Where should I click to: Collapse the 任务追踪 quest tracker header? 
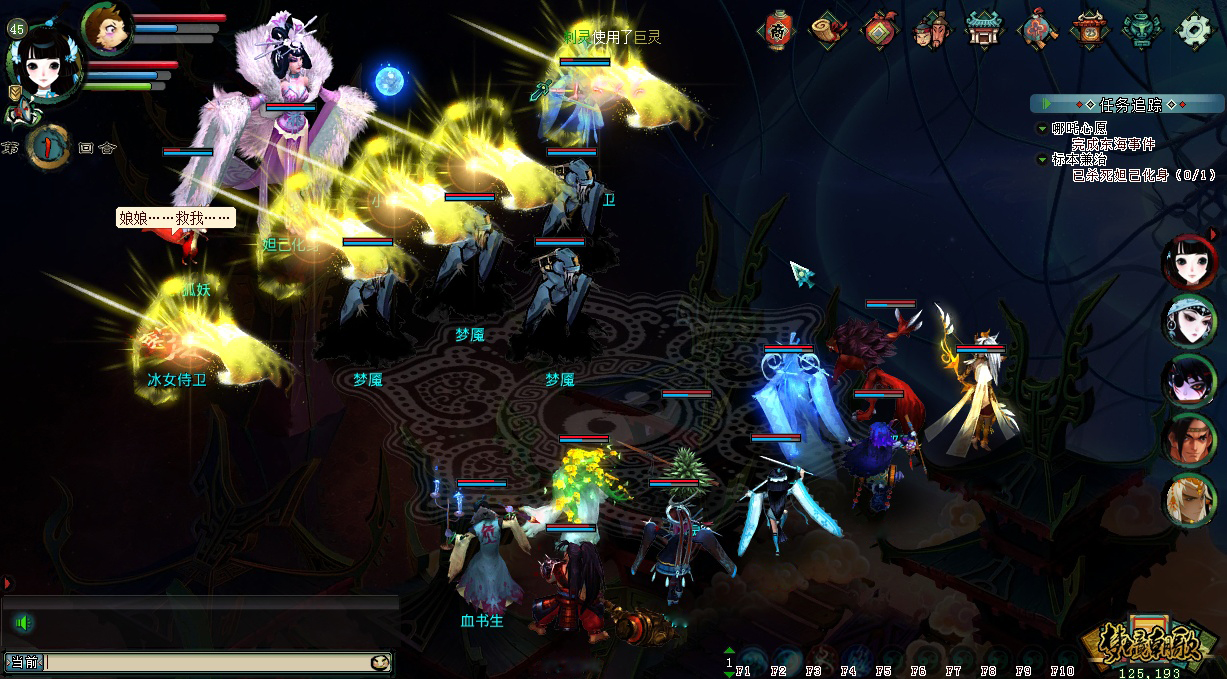pos(1128,104)
